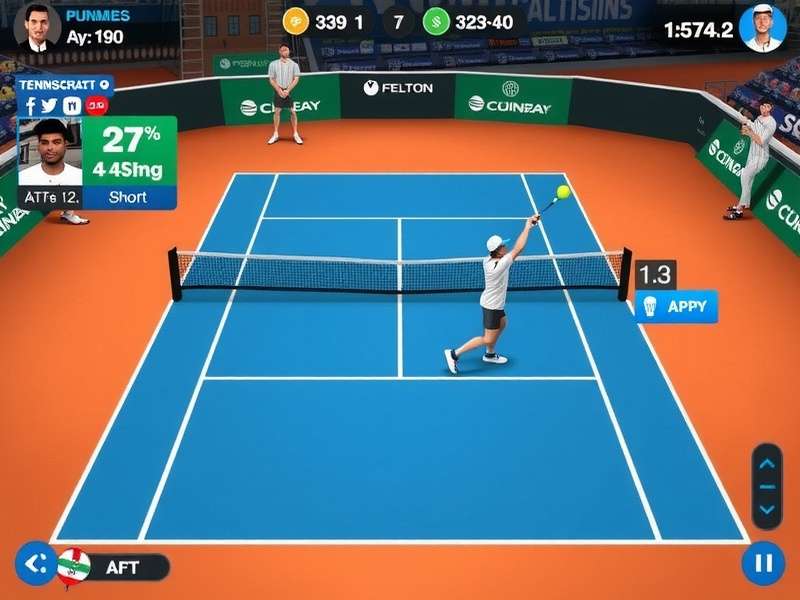800x600 pixels.
Task: Select the AFT pill button
Action: (124, 567)
